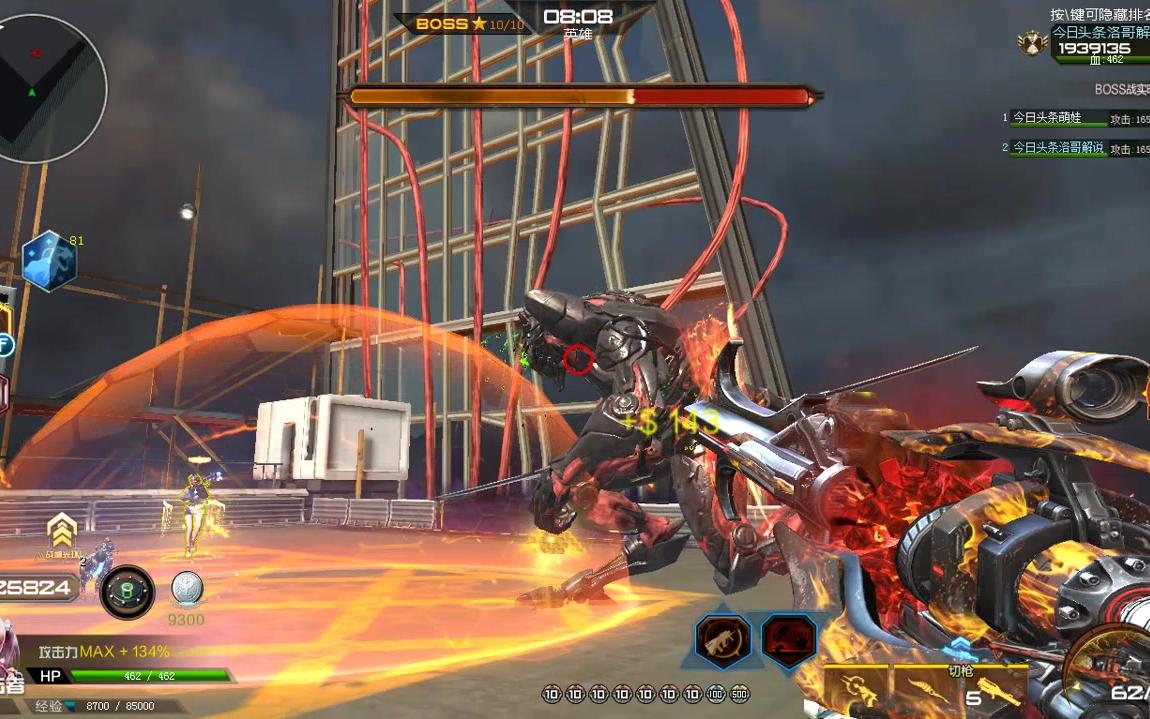1150x719 pixels.
Task: Click the green number 8 round gadget icon
Action: (x=127, y=591)
